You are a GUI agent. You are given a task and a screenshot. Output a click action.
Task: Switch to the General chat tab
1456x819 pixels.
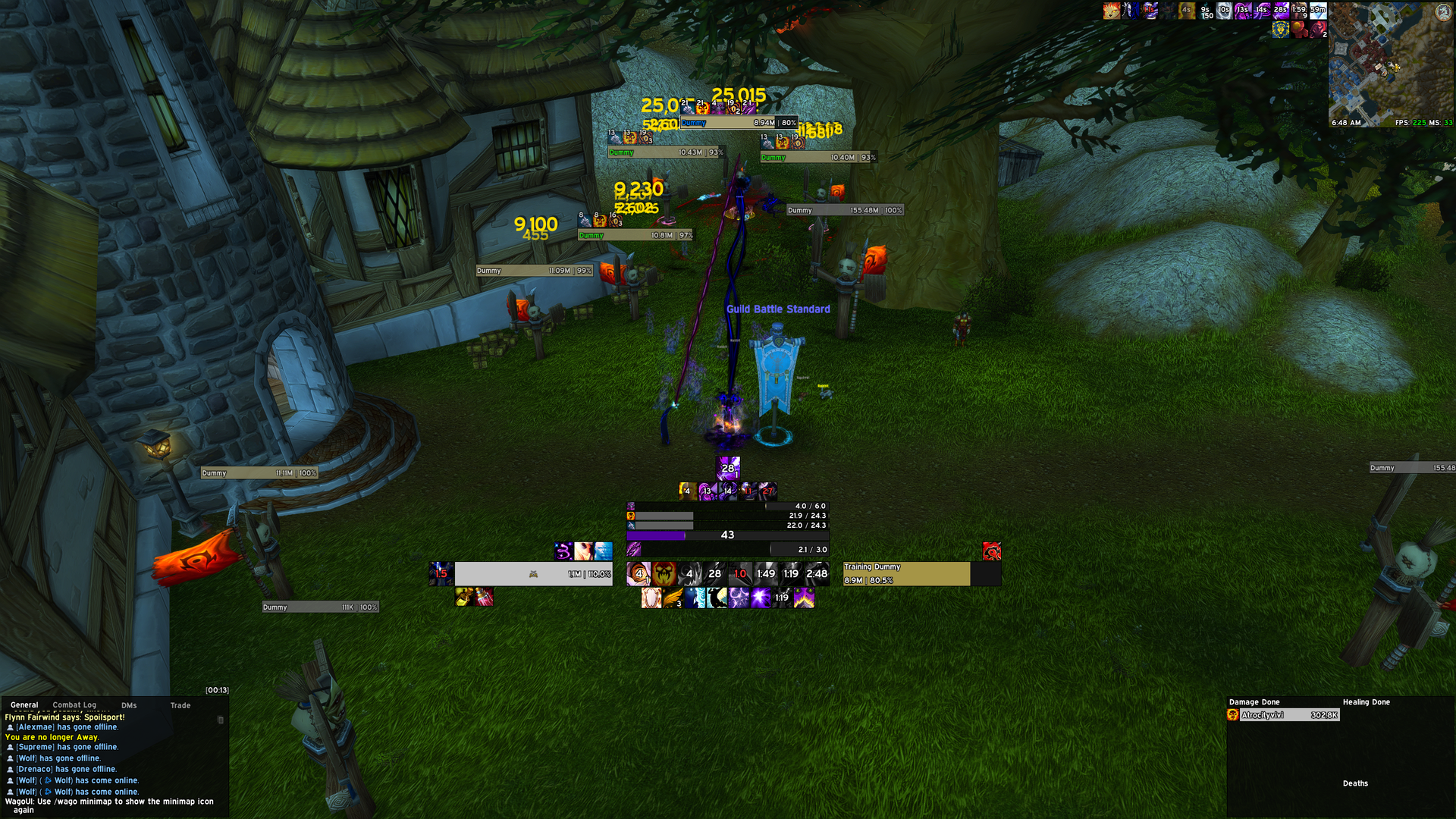pos(24,705)
